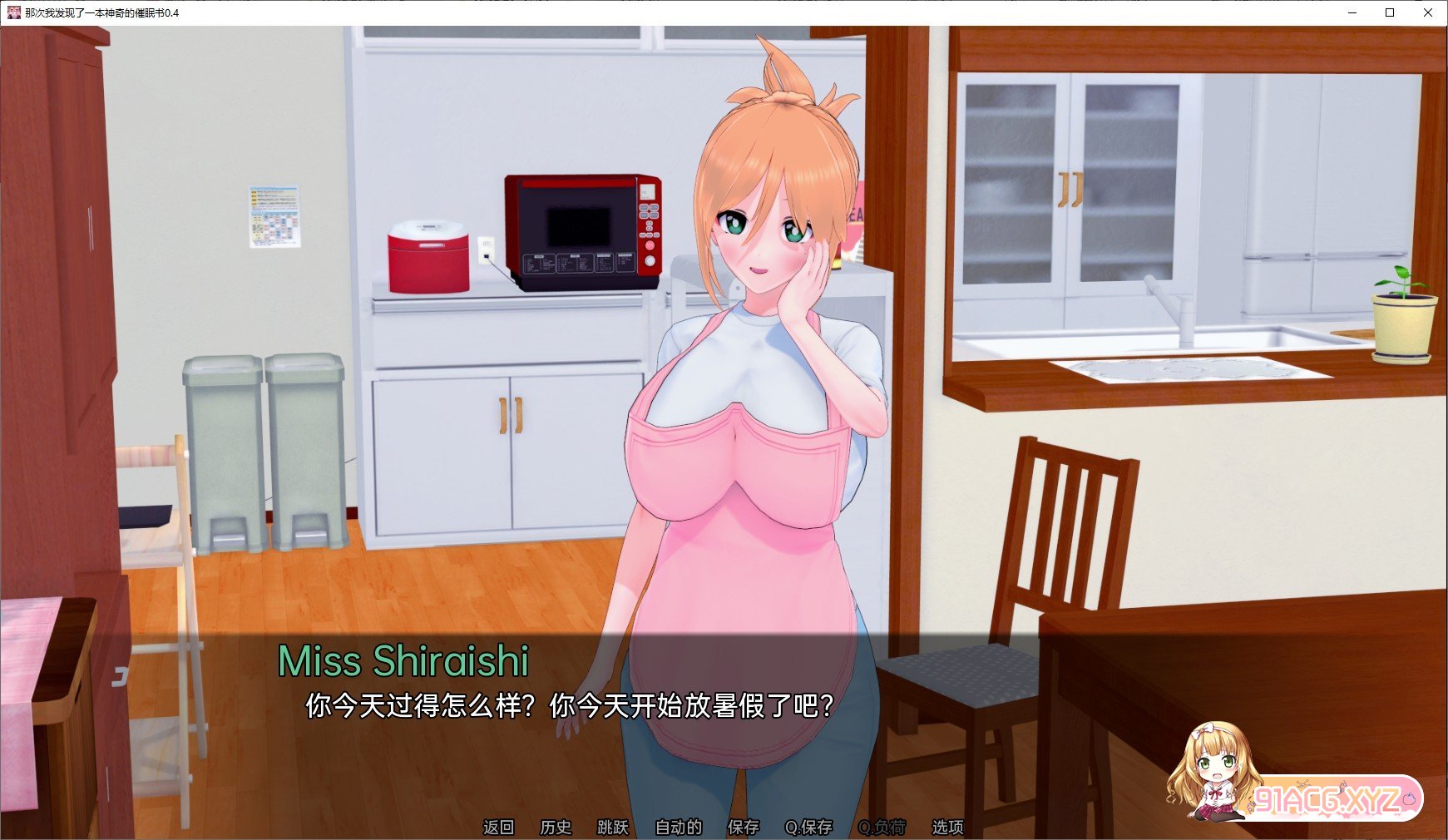Quick save with the Q.保存 button
The width and height of the screenshot is (1448, 840).
click(808, 827)
